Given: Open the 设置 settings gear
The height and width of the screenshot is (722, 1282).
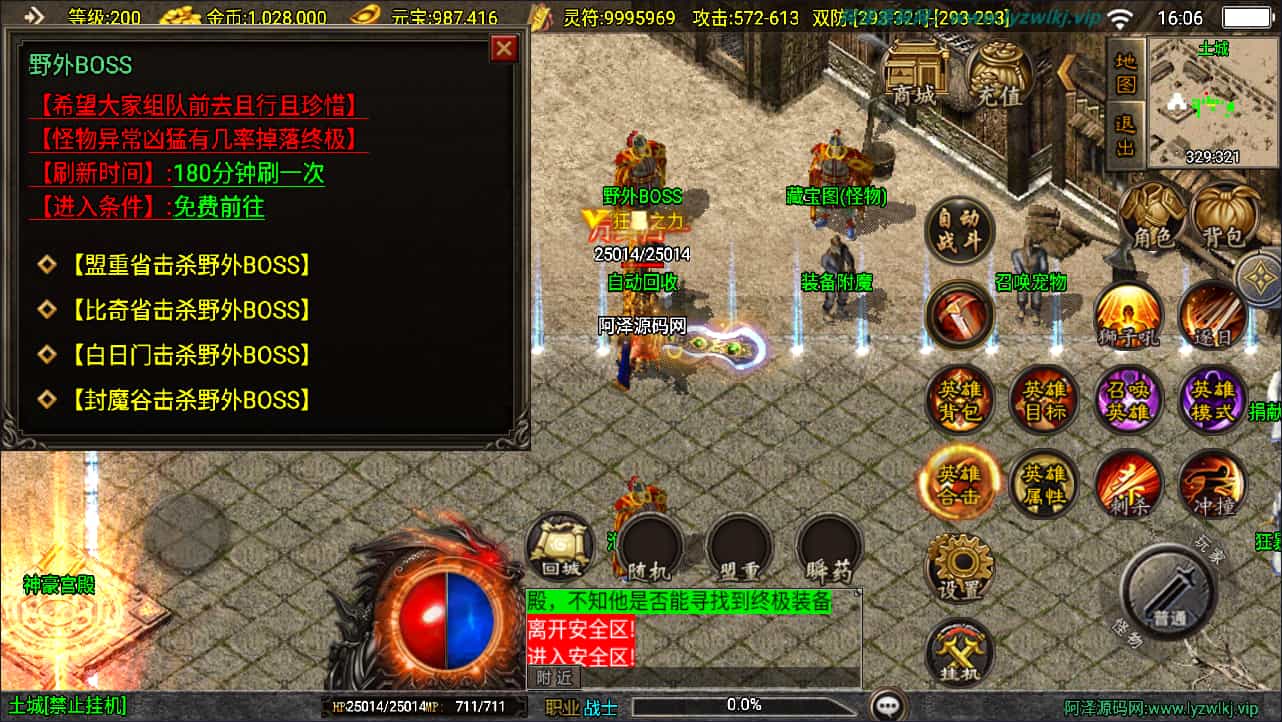Looking at the screenshot, I should click(959, 568).
